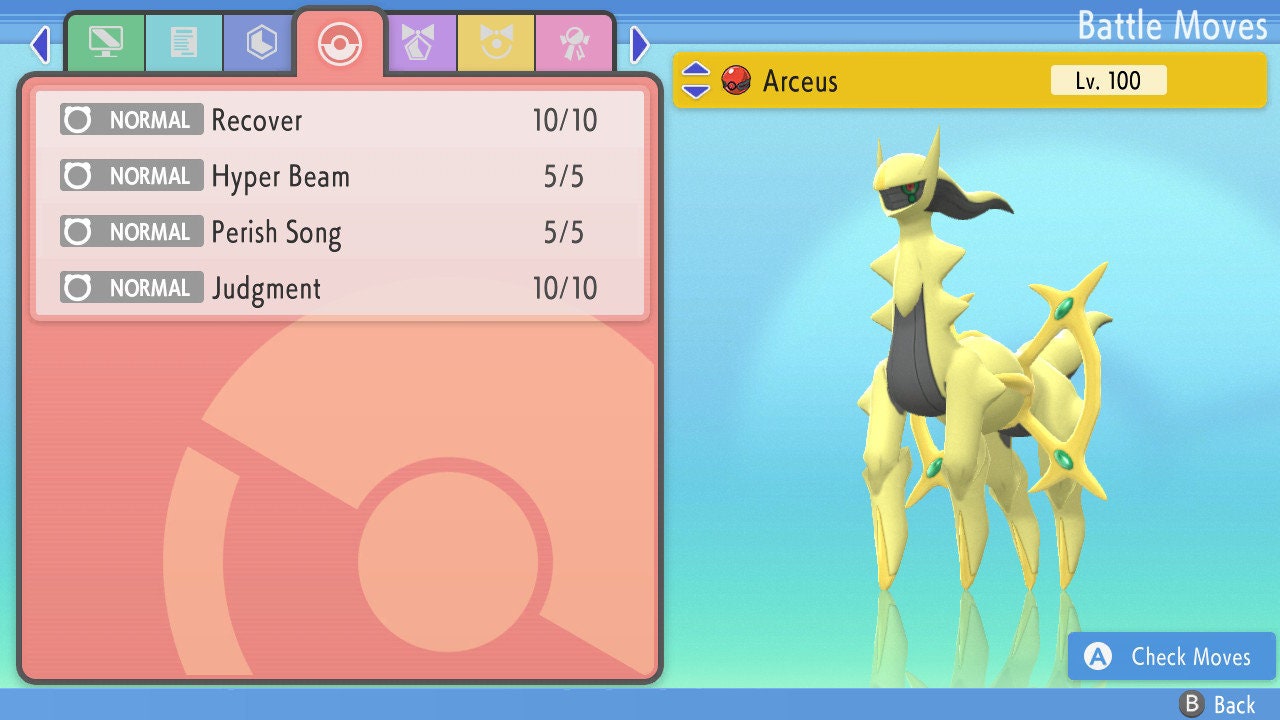Viewport: 1280px width, 720px height.
Task: View the pink ribbon rosette tab
Action: click(x=575, y=43)
